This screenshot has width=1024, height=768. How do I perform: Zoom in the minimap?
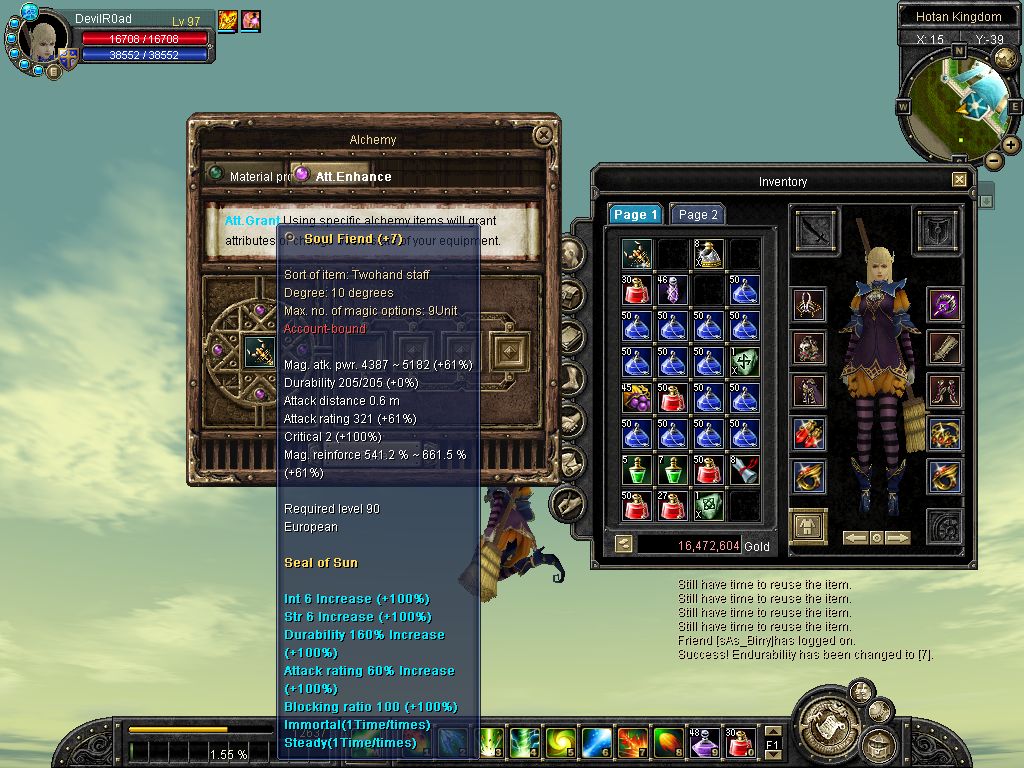click(x=1011, y=145)
